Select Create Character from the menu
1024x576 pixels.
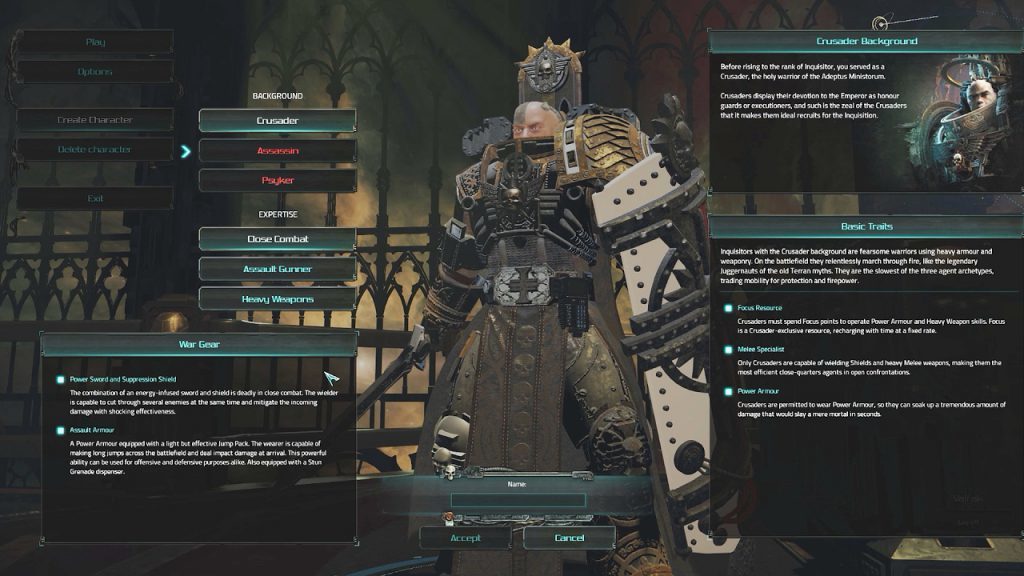pos(95,120)
